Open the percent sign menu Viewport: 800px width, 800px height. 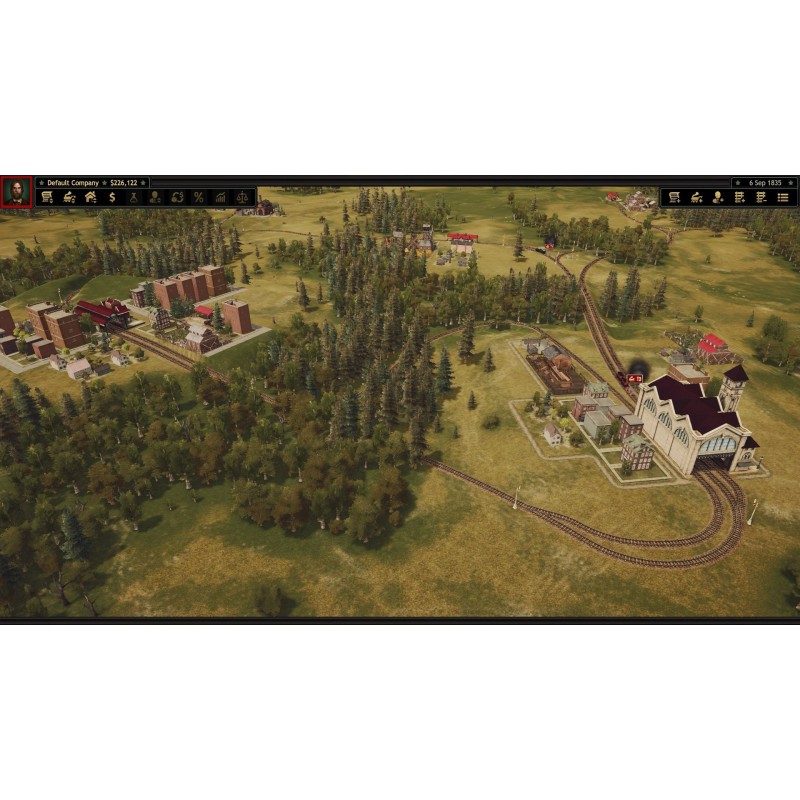pyautogui.click(x=198, y=198)
